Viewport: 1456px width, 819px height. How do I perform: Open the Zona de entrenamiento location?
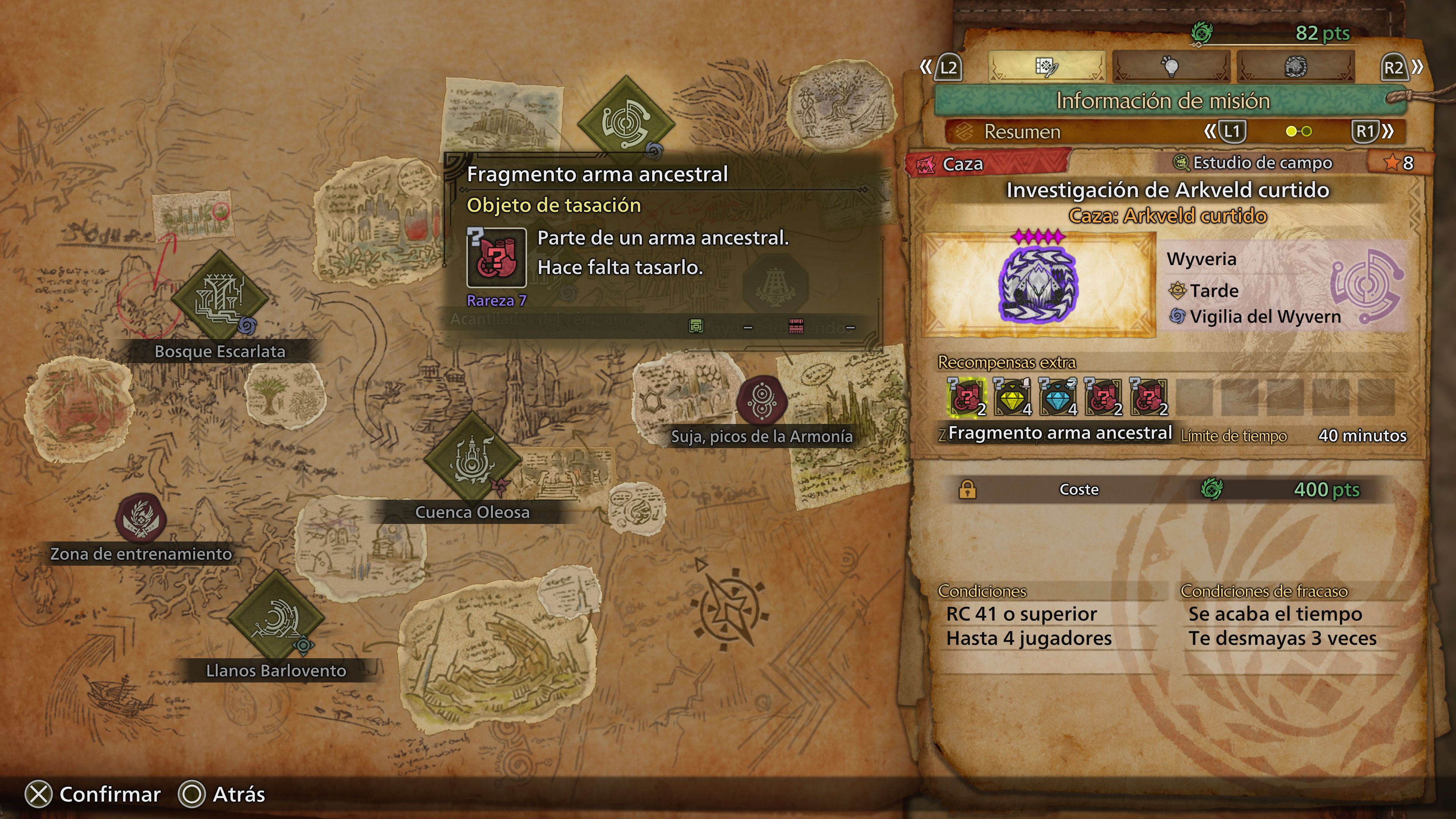point(140,517)
